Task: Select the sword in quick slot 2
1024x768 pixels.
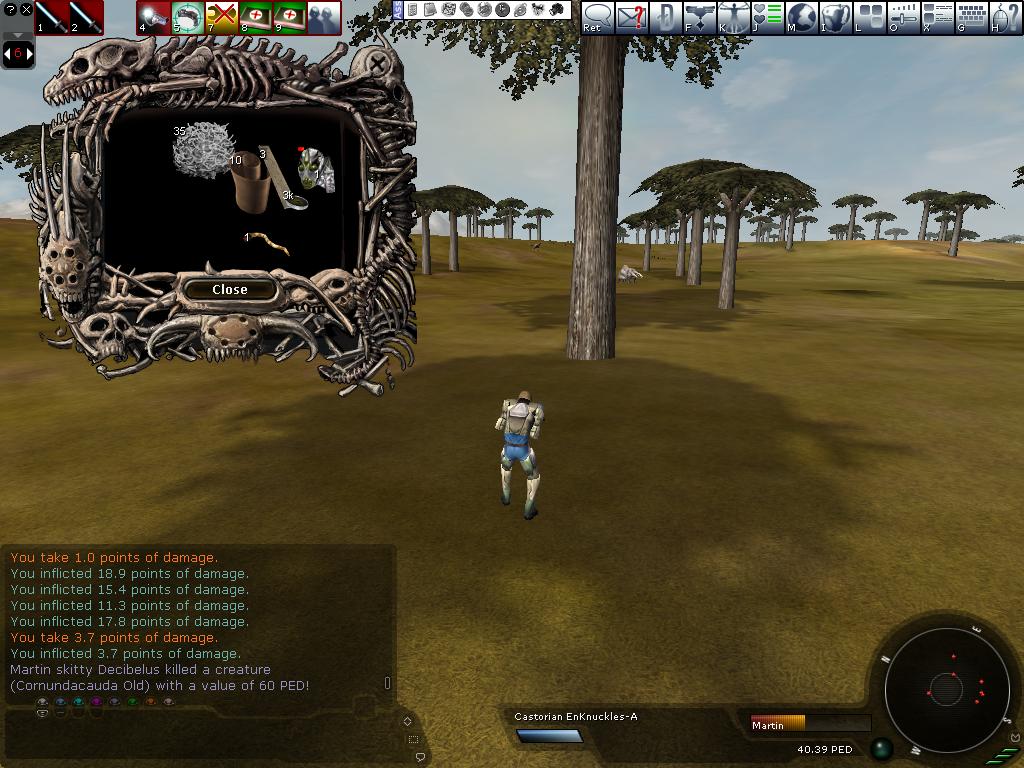Action: [86, 17]
